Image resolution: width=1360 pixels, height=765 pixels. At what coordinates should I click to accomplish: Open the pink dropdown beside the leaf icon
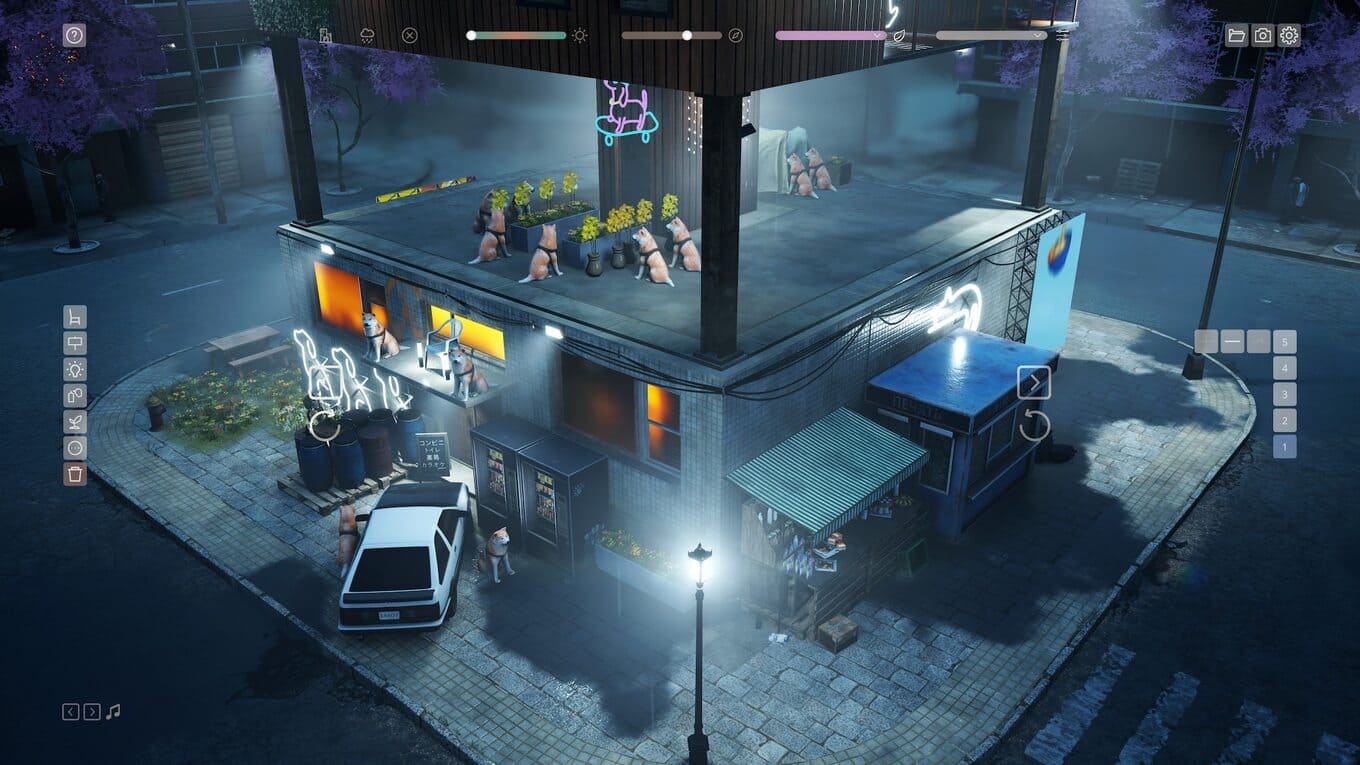830,35
